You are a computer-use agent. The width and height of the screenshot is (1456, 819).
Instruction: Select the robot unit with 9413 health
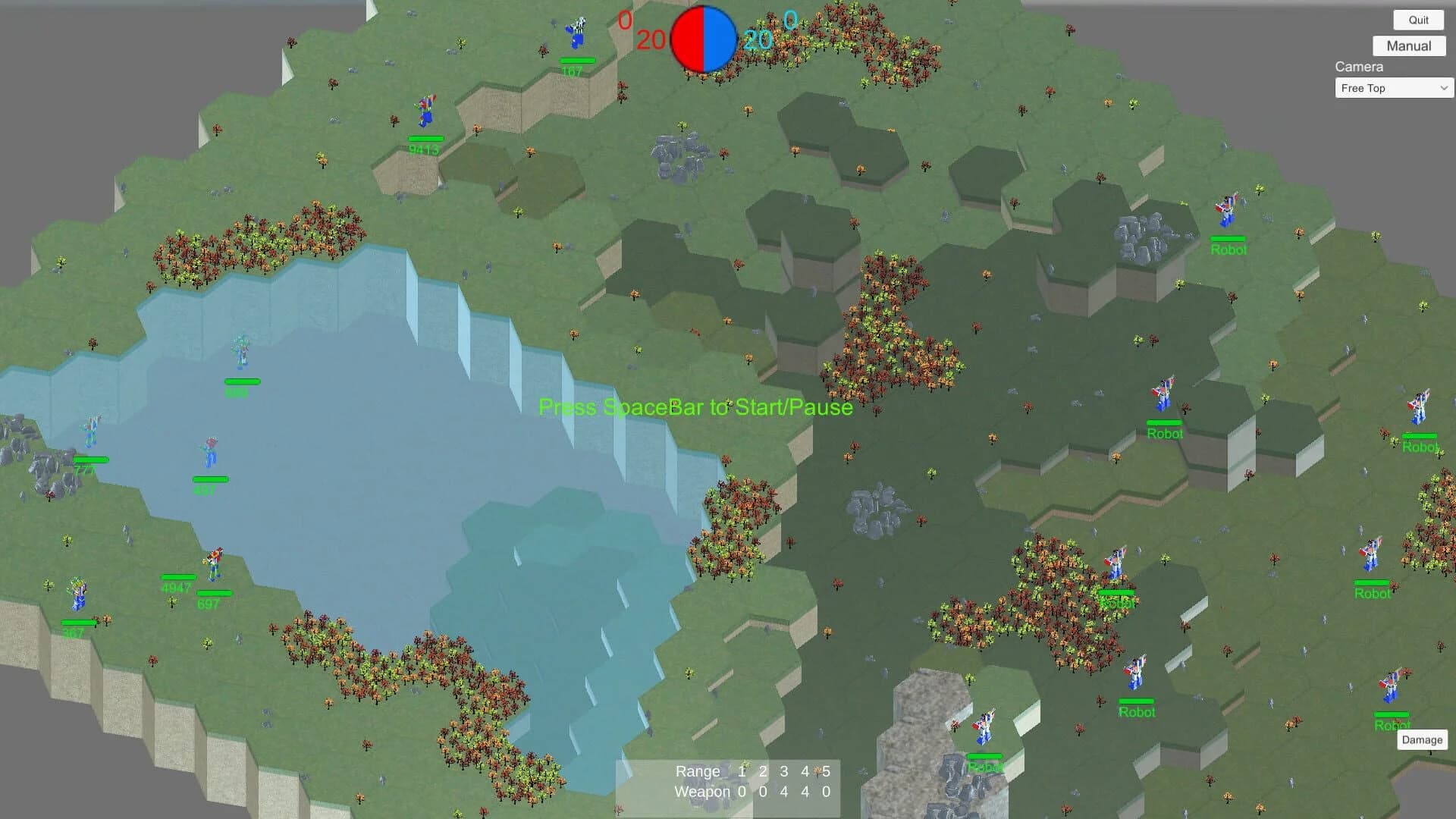[425, 114]
